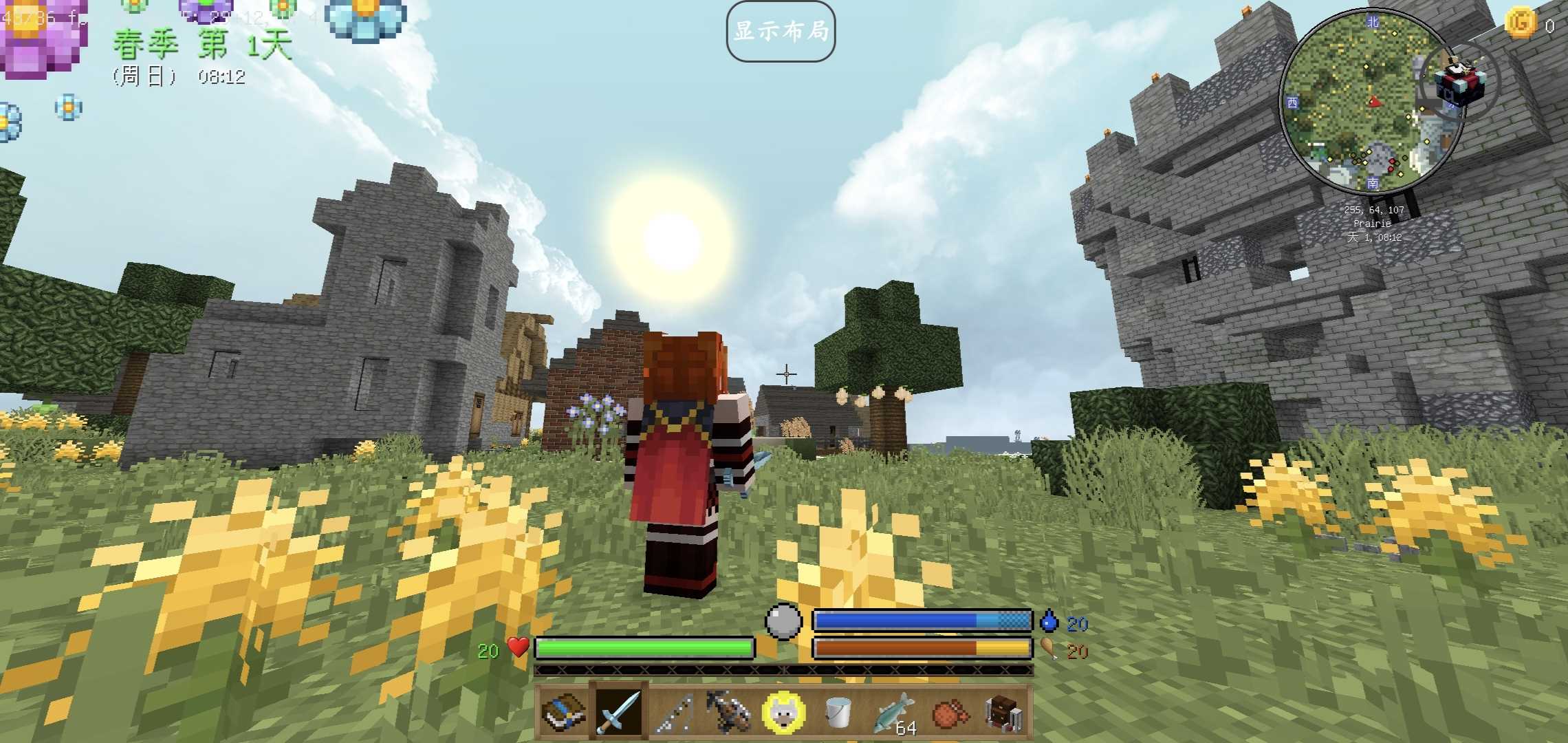Image resolution: width=1568 pixels, height=743 pixels.
Task: Click the gold G coin icon
Action: point(1521,23)
